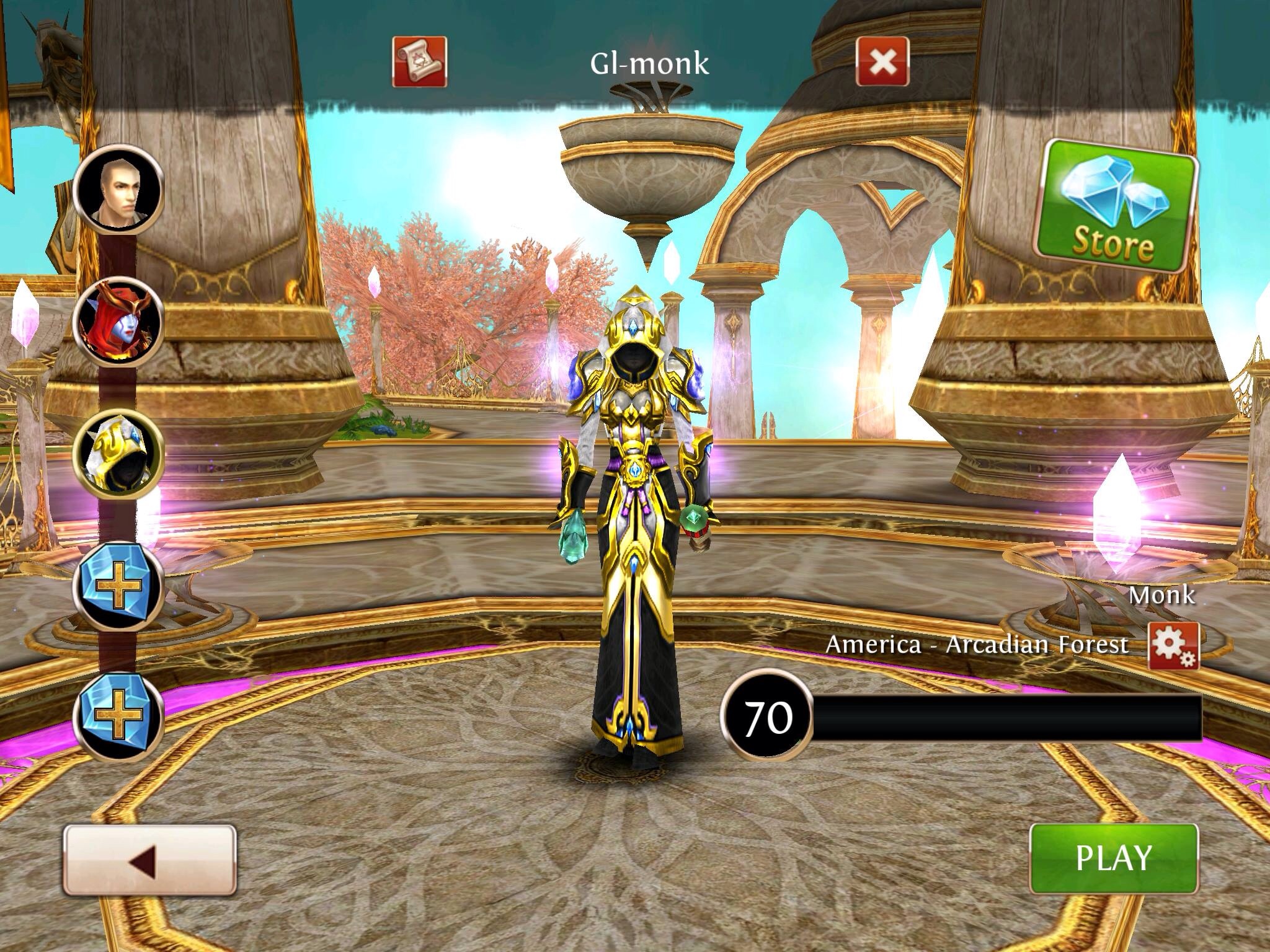Go back with the left arrow button
Image resolution: width=1270 pixels, height=952 pixels.
pyautogui.click(x=149, y=859)
